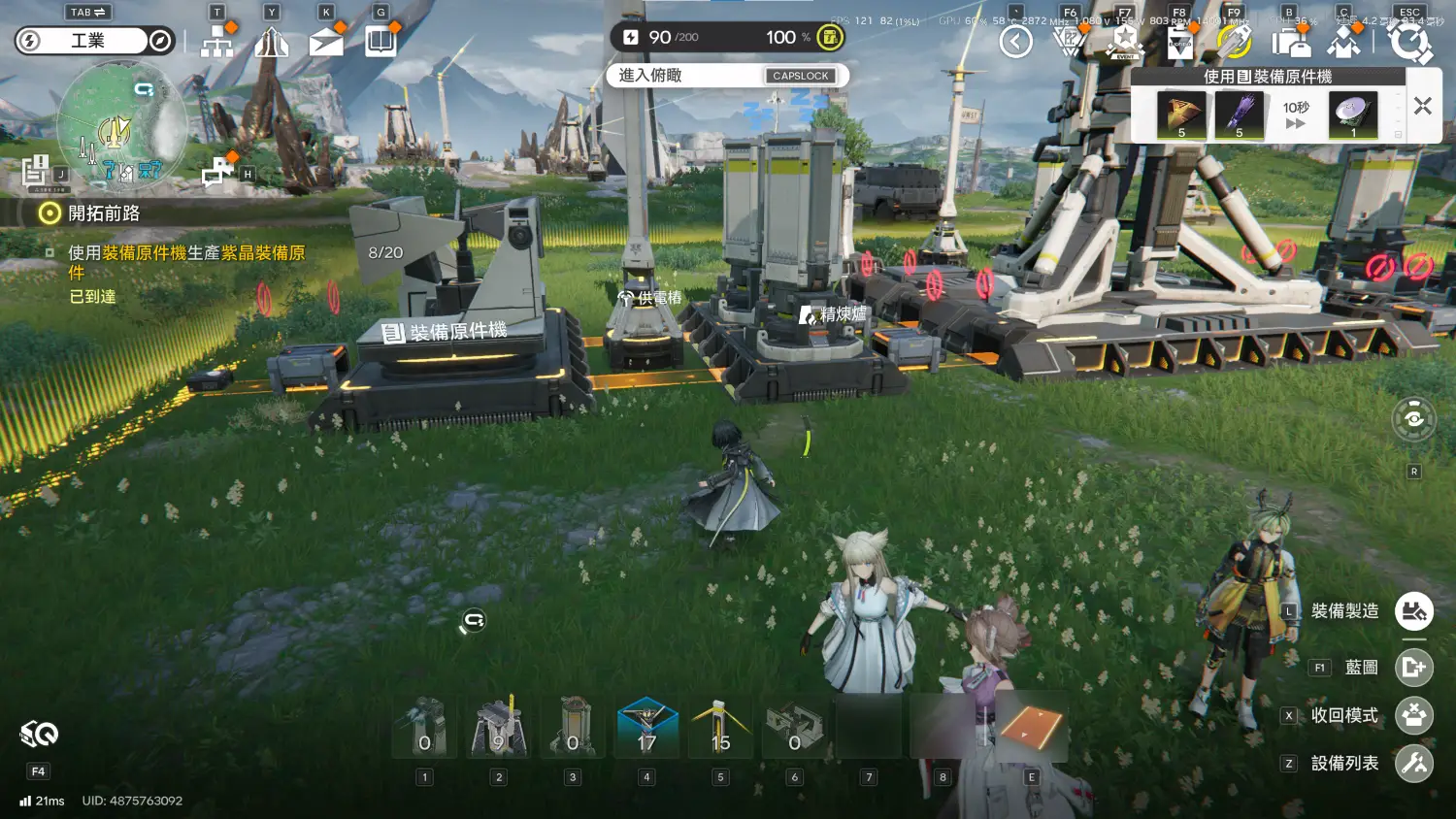Activate 收回模式 retrieval mode

point(1413,715)
